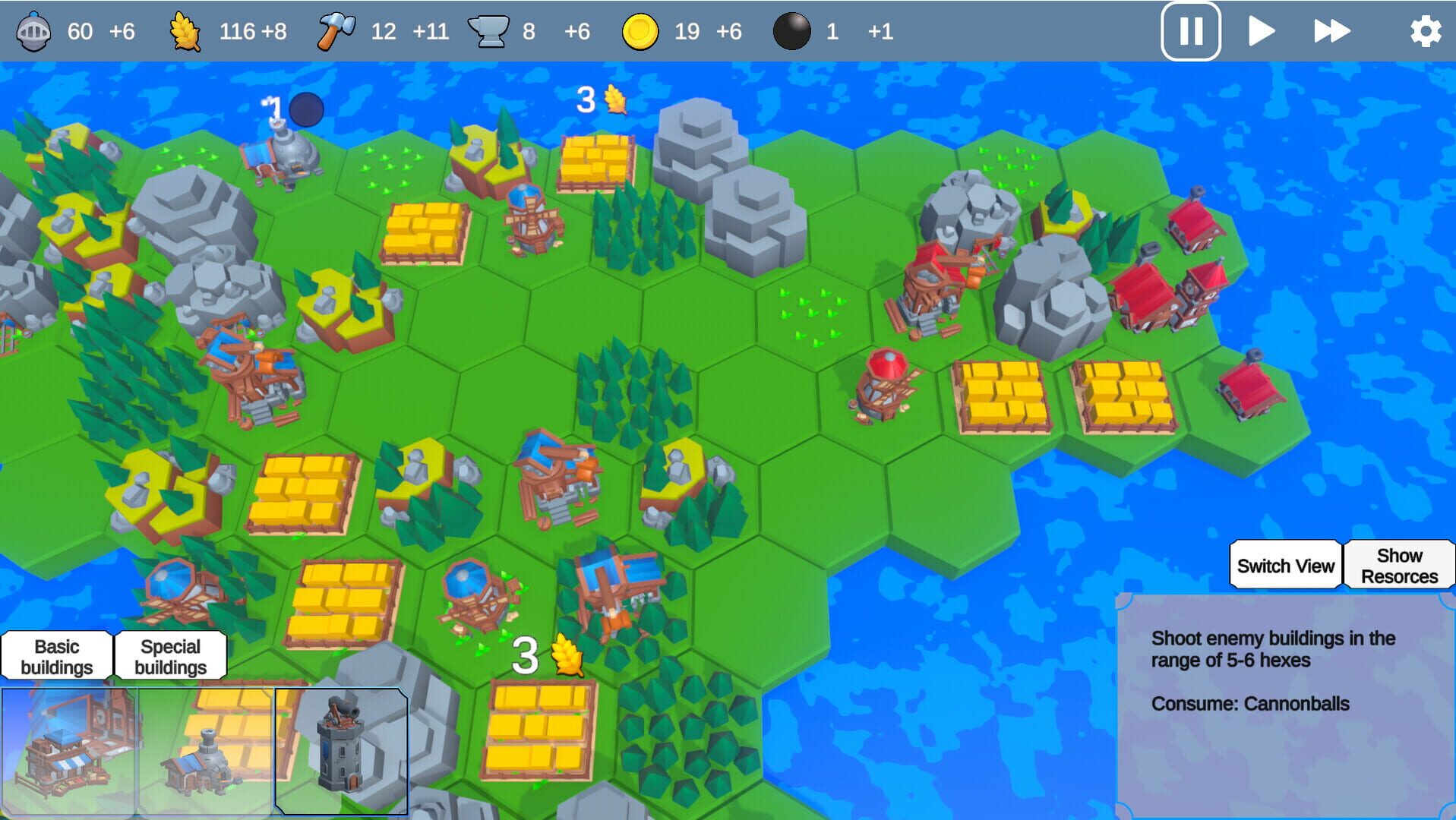The height and width of the screenshot is (820, 1456).
Task: Click the Show Resorces button
Action: click(1399, 565)
